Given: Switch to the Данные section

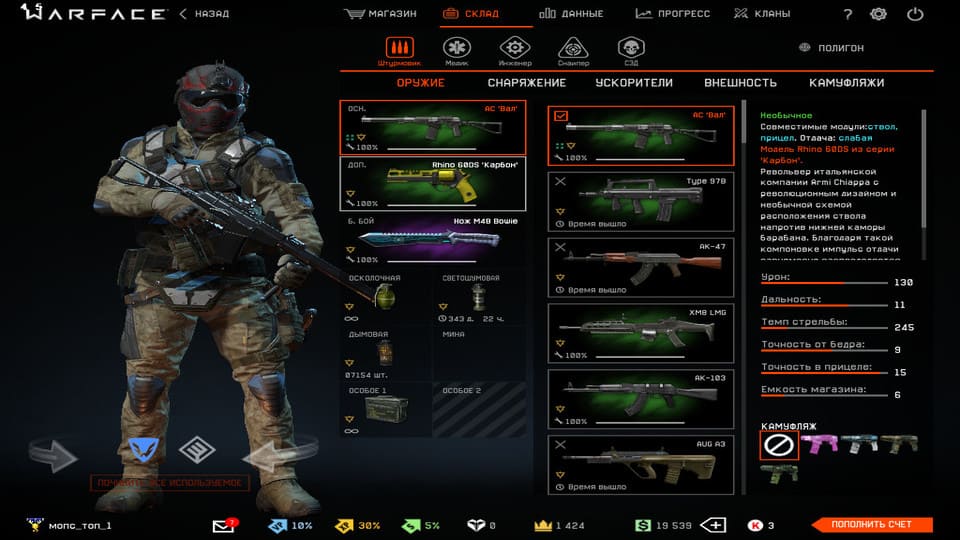Looking at the screenshot, I should click(x=571, y=14).
